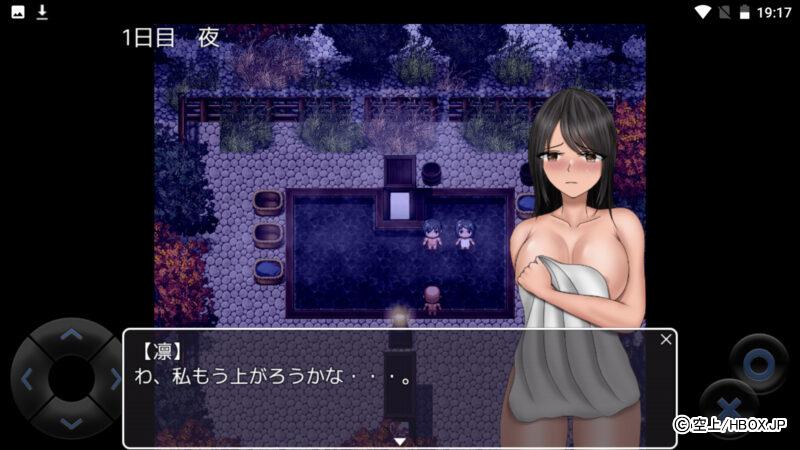Tap the virtual d-pad left arrow

(27, 379)
